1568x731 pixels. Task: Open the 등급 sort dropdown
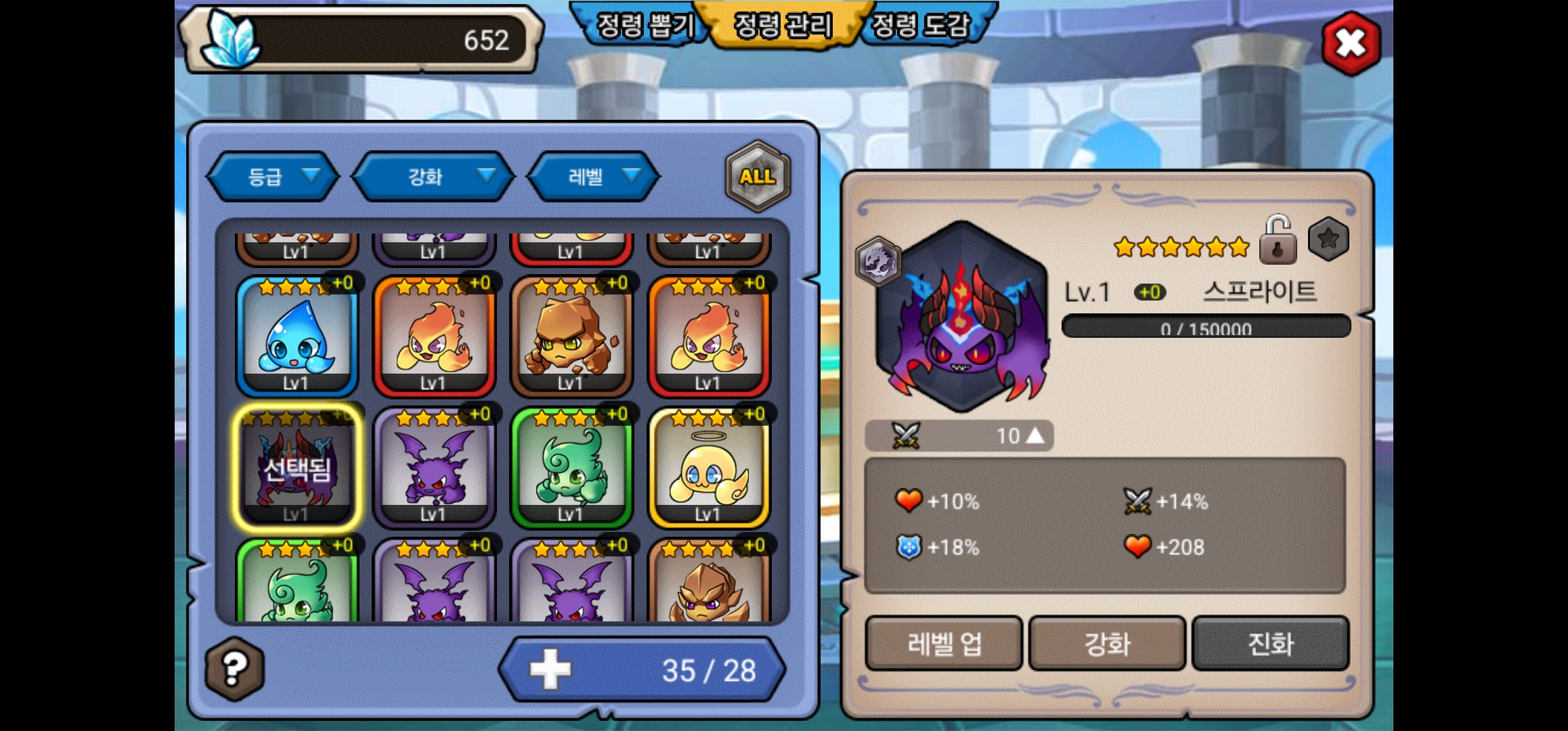pos(273,177)
